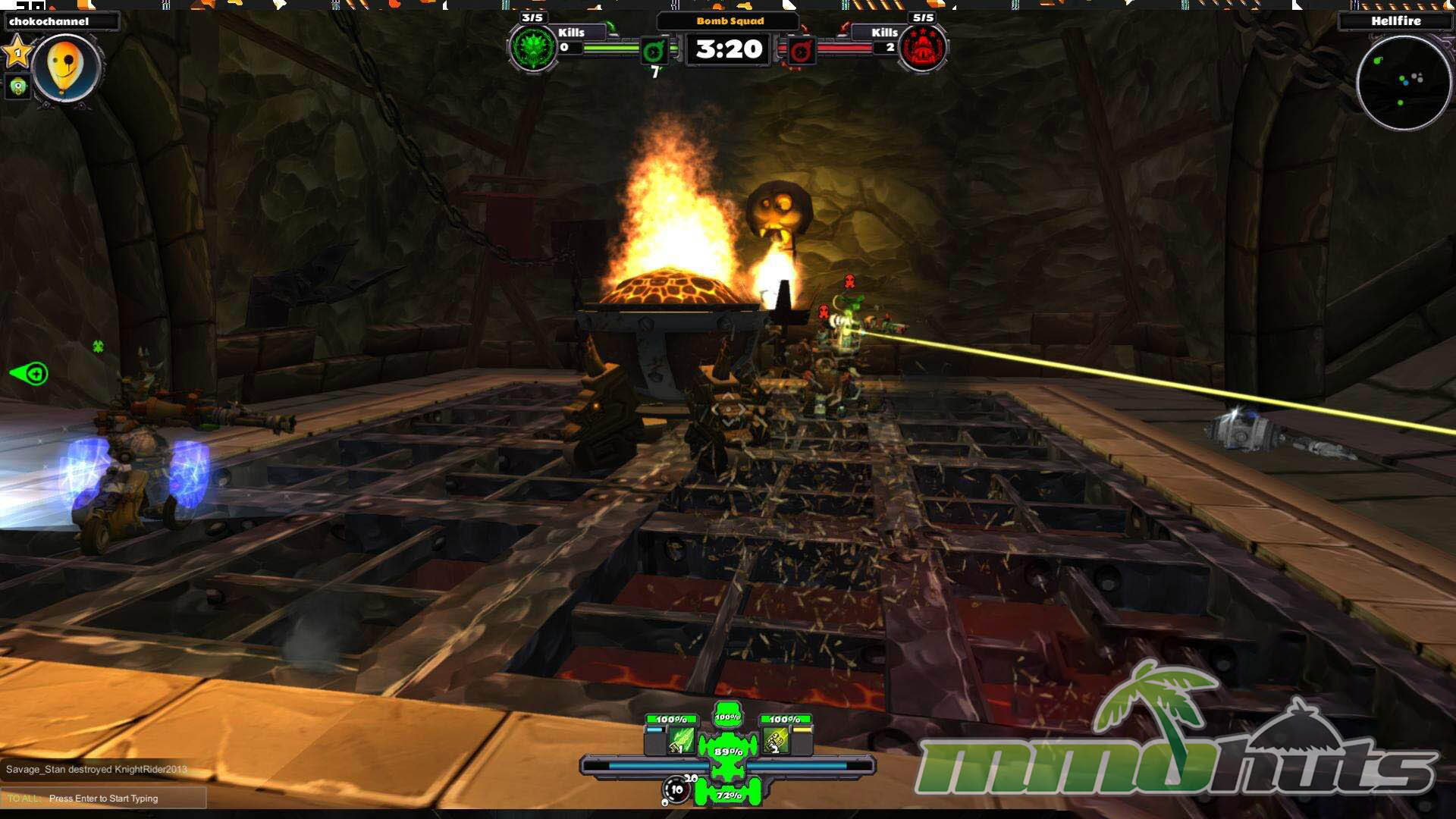This screenshot has height=819, width=1456.
Task: Click the Hellfire map name label
Action: click(x=1395, y=21)
